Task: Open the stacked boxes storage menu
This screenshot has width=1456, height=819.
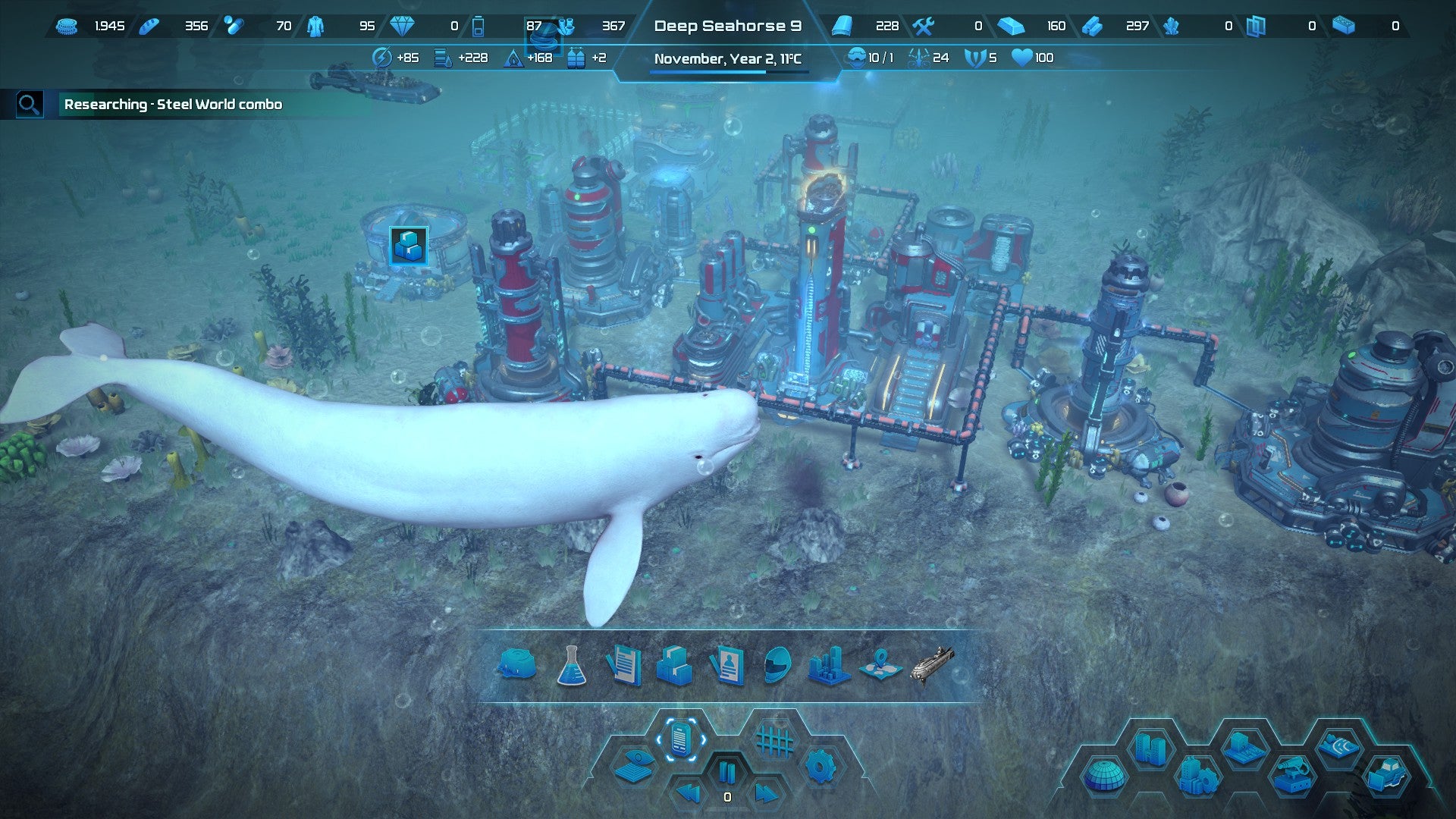Action: tap(674, 666)
